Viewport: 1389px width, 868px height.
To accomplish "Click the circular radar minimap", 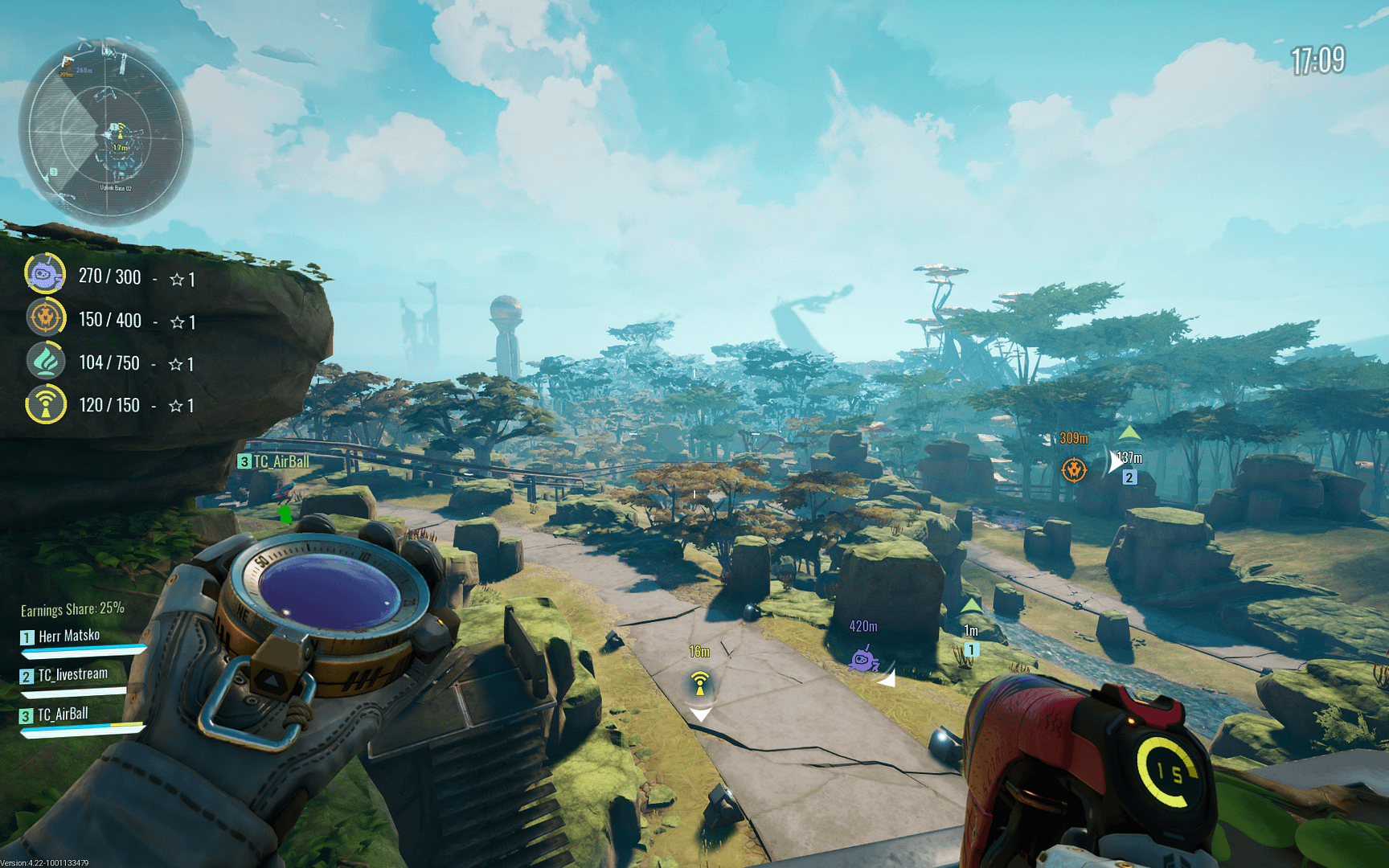I will (104, 133).
